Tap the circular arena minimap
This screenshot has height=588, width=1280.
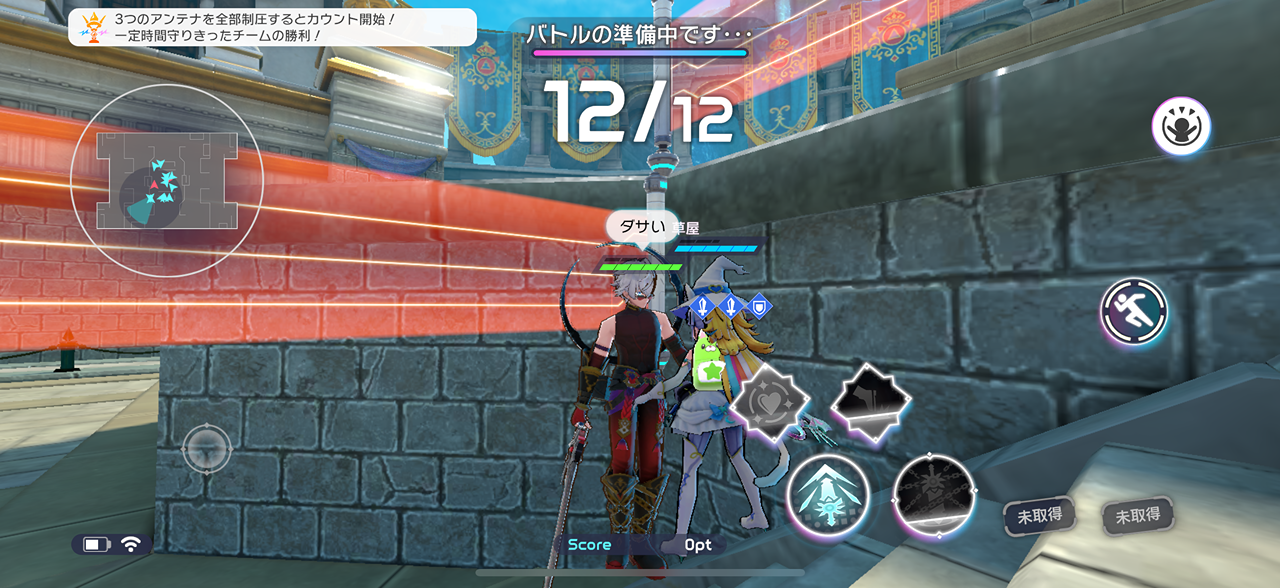[167, 181]
